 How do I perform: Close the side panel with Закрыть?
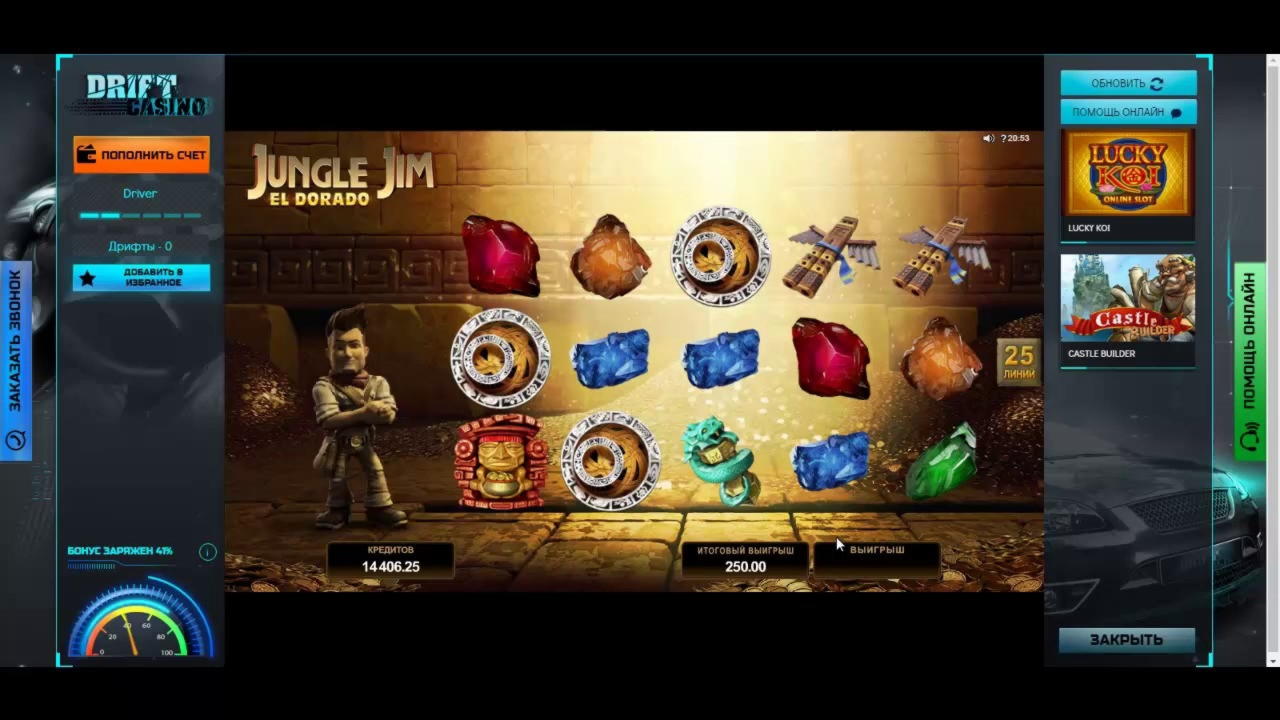pyautogui.click(x=1126, y=639)
